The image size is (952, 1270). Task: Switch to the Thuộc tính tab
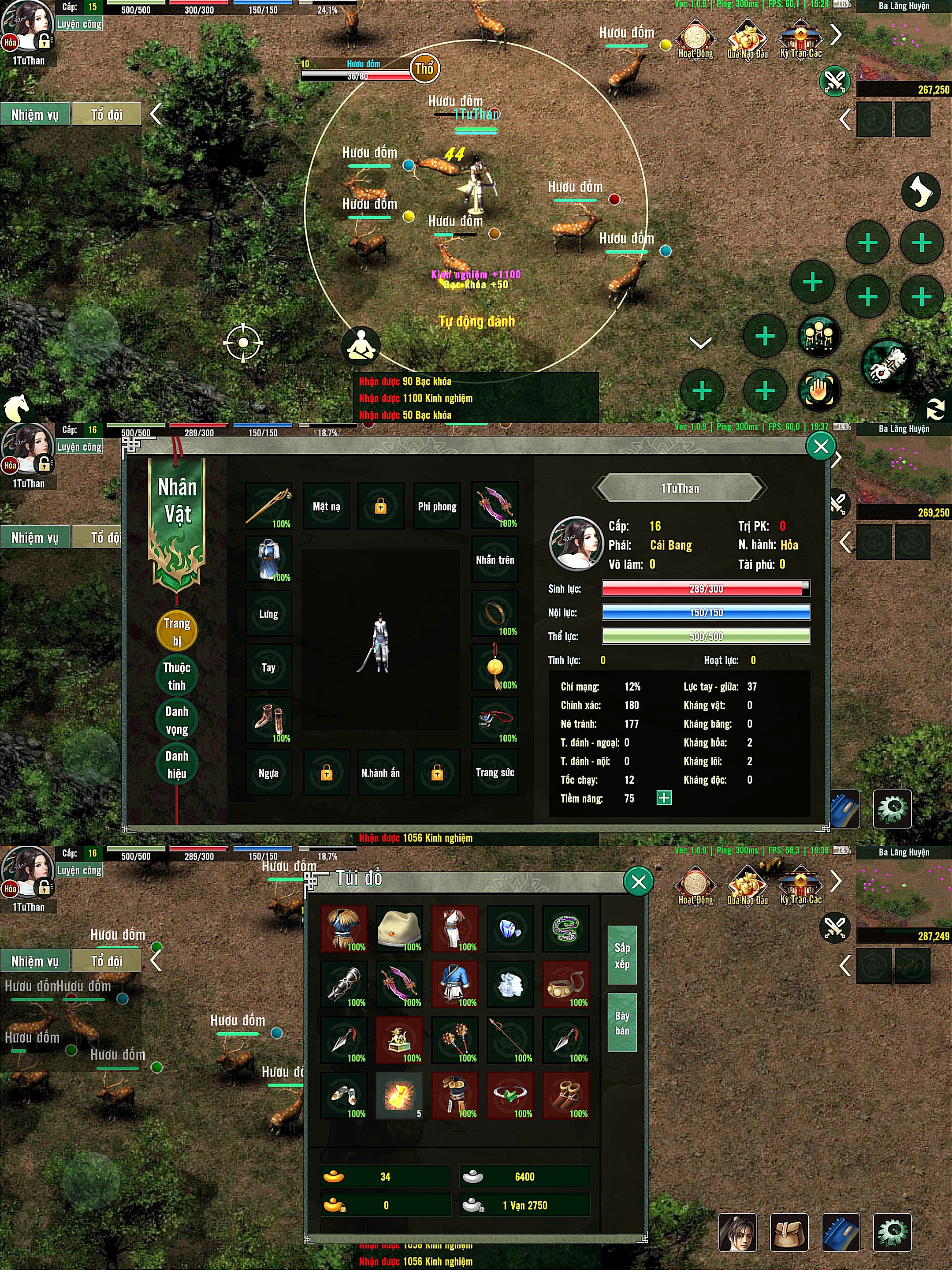(177, 676)
